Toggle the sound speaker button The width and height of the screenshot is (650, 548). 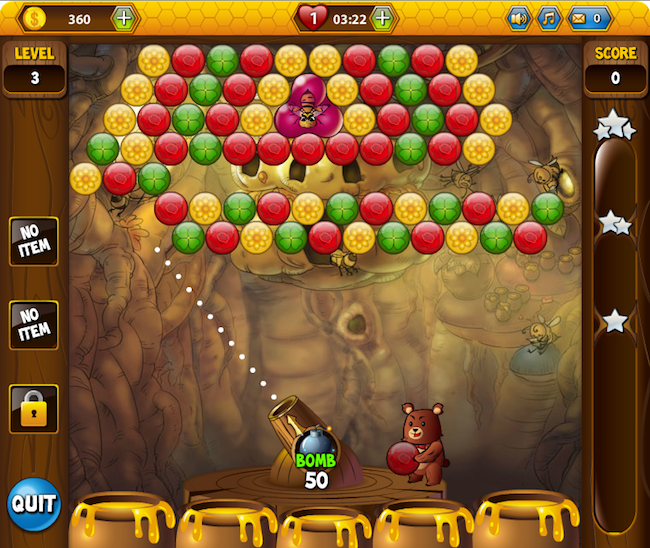click(x=518, y=18)
